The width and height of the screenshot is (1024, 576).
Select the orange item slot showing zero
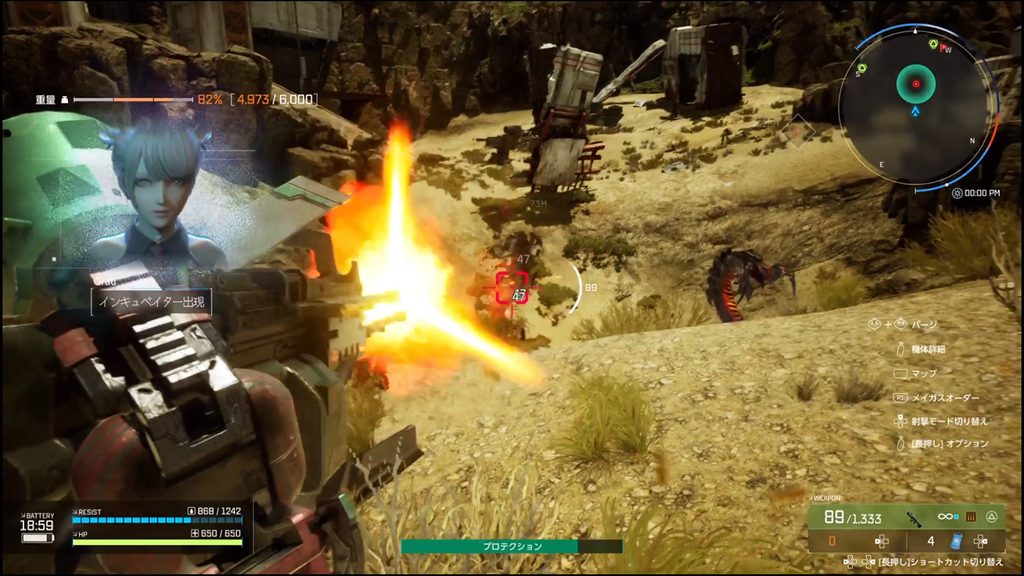point(832,541)
